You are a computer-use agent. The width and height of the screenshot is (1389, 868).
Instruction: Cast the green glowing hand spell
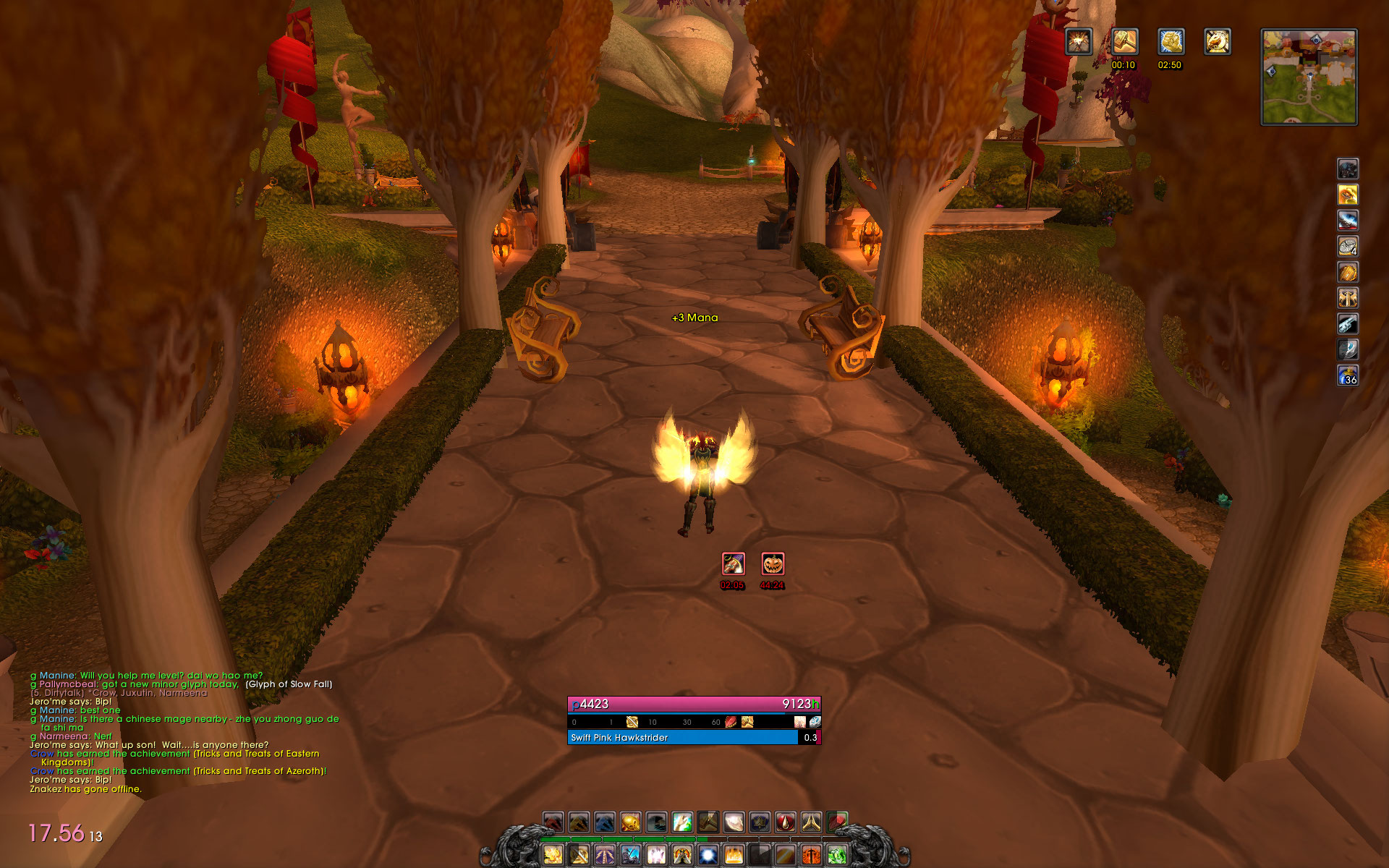(682, 822)
